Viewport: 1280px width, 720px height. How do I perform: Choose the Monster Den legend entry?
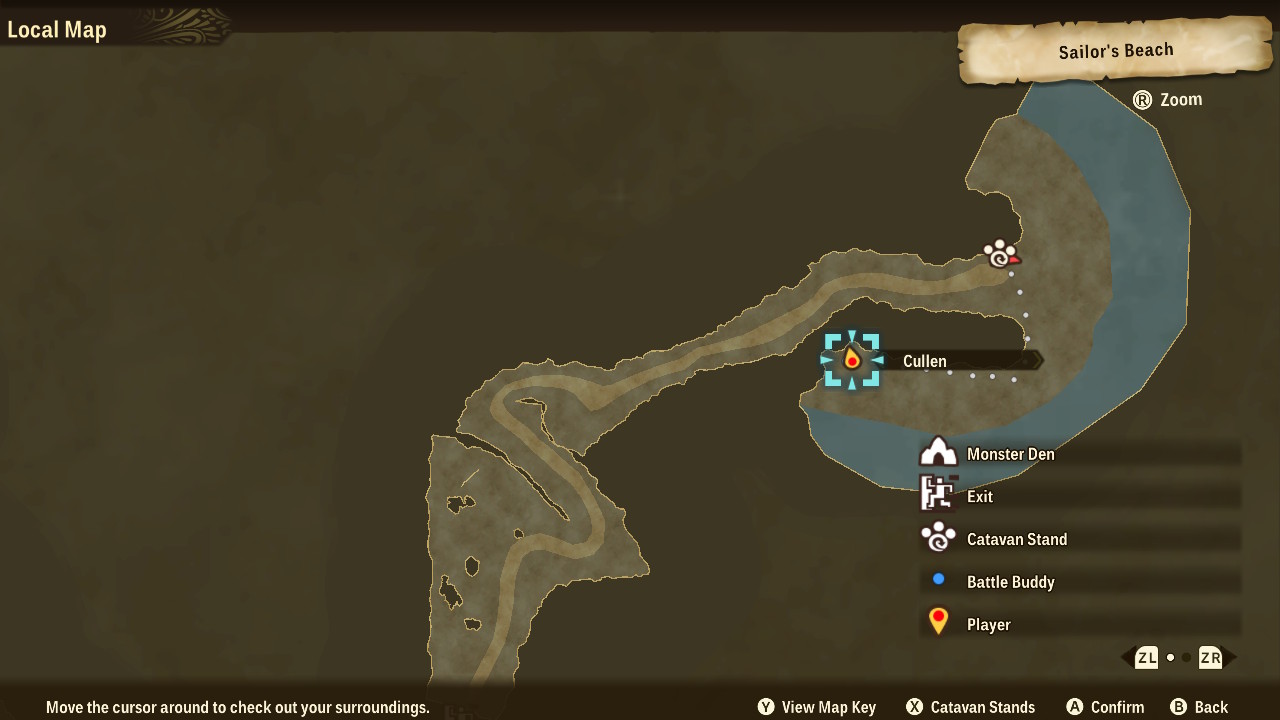pos(1010,454)
